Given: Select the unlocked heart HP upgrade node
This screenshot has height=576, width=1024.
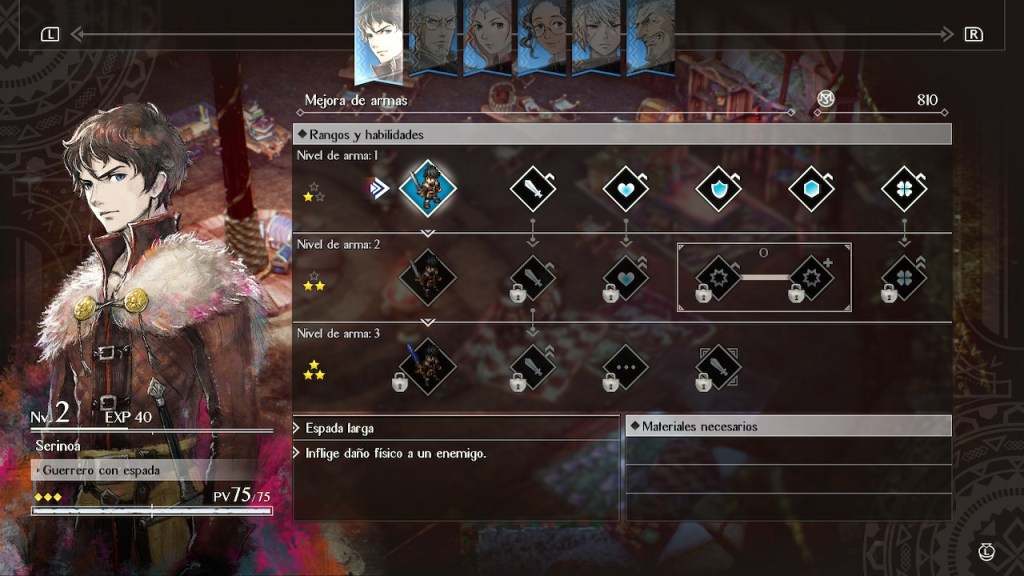Looking at the screenshot, I should coord(626,188).
